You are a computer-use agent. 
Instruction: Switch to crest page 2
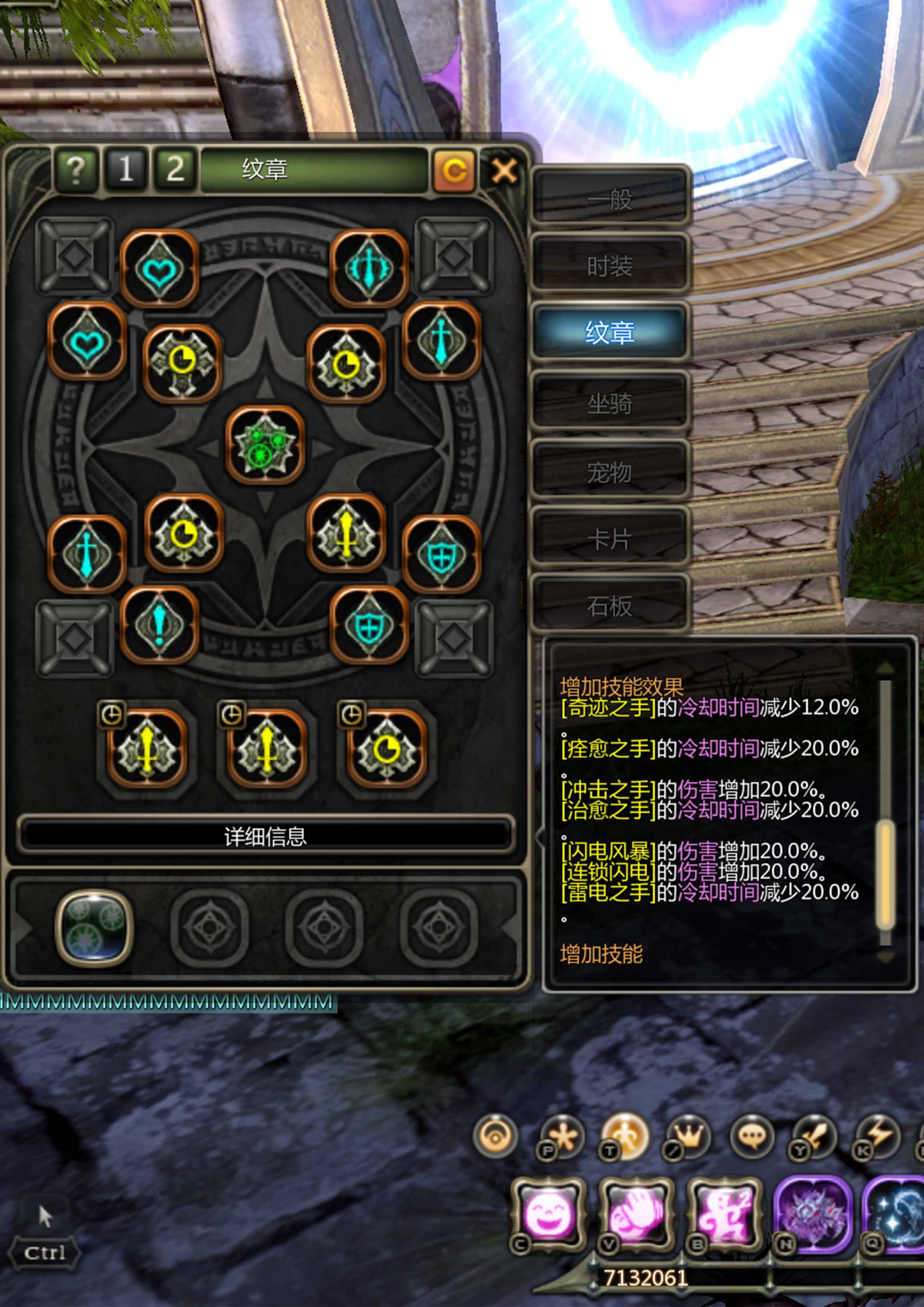pyautogui.click(x=175, y=169)
